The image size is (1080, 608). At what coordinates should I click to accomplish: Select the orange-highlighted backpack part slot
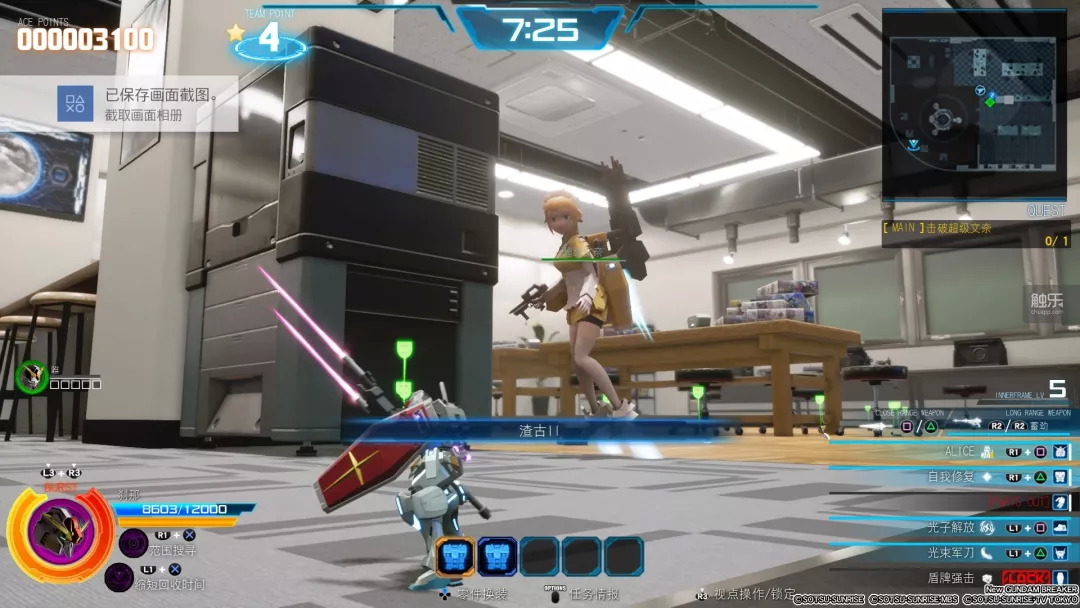pos(455,556)
